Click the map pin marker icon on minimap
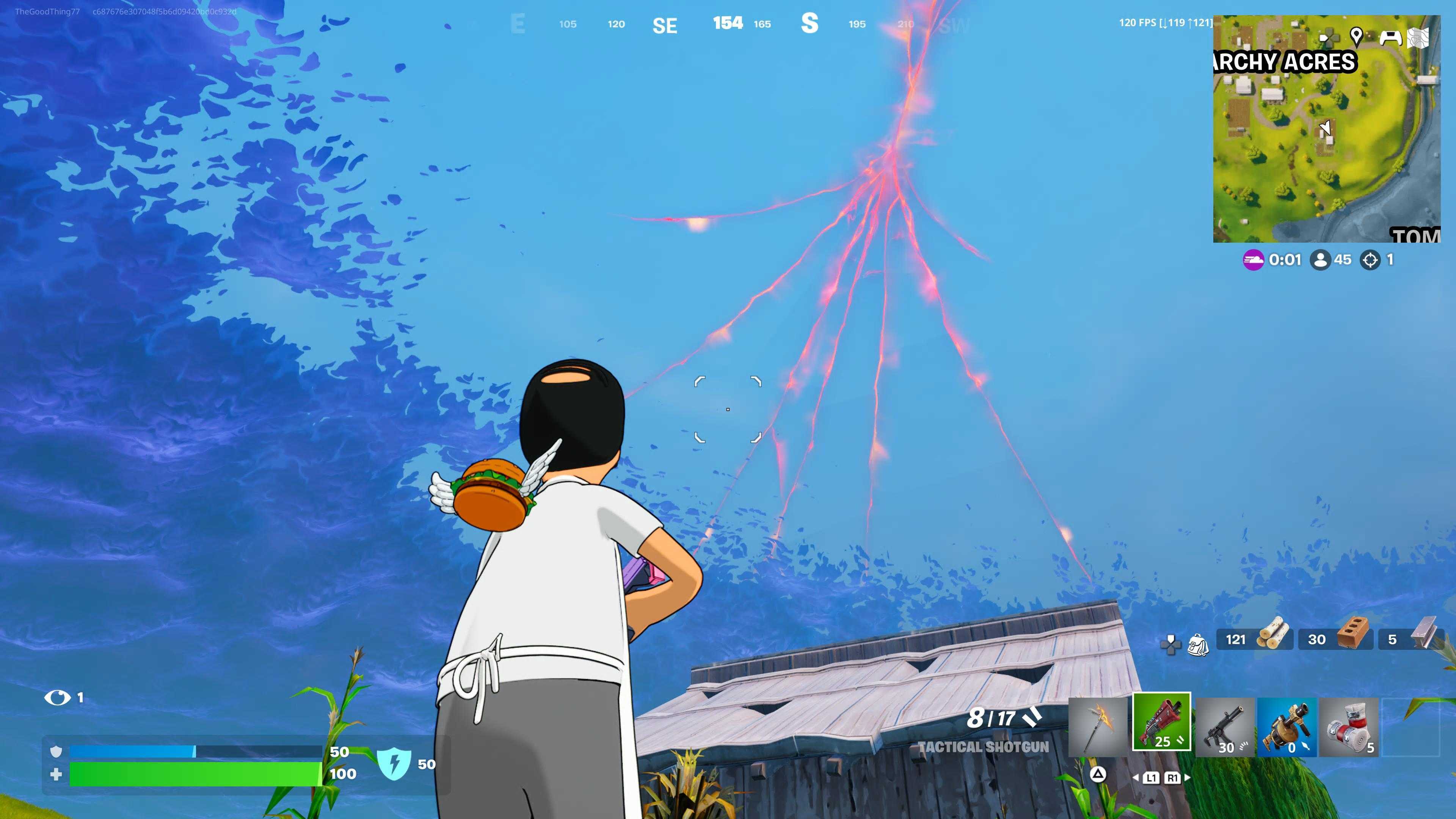 (1356, 37)
